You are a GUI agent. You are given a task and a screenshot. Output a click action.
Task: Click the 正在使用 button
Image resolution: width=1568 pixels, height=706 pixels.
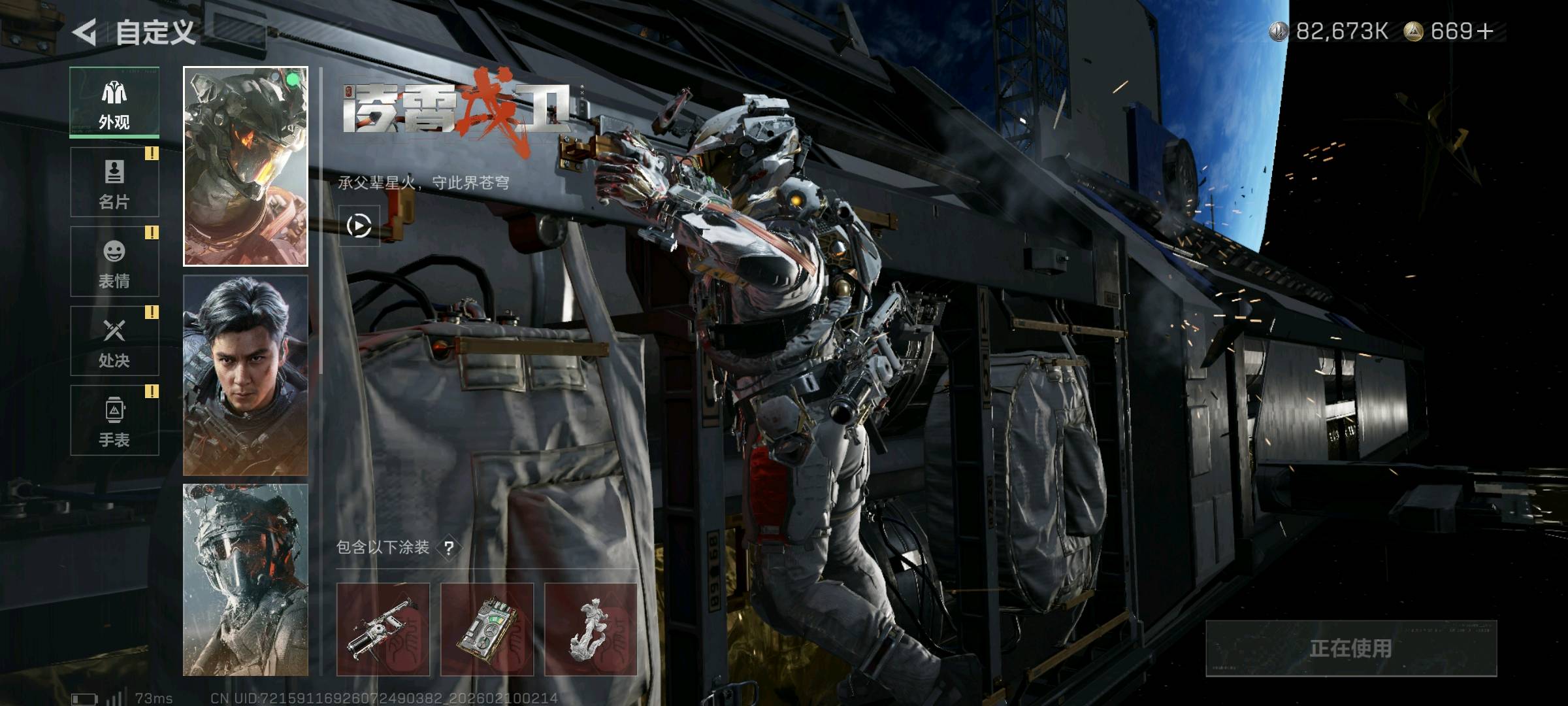point(1350,648)
